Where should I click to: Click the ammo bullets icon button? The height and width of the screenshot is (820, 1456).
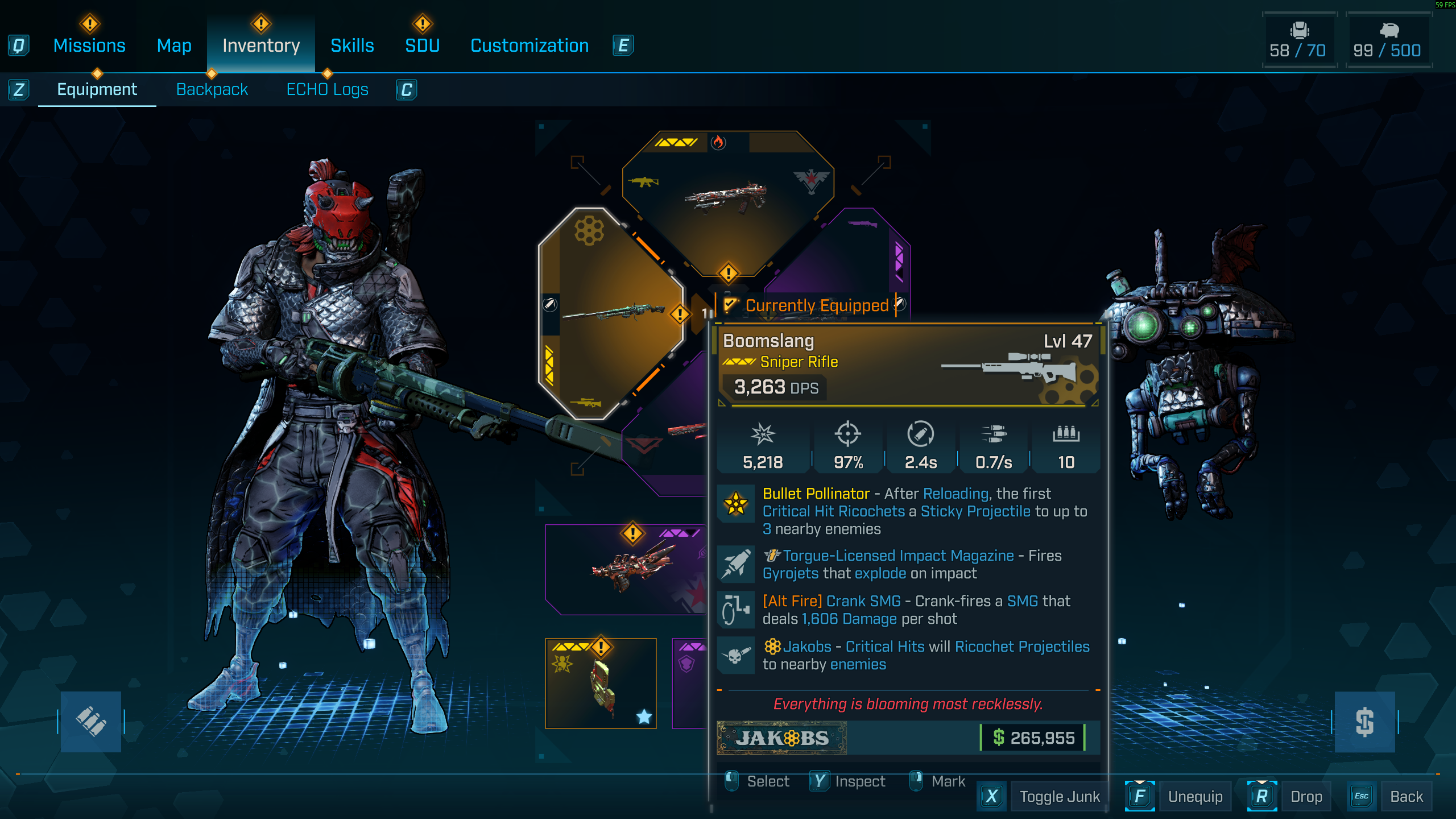91,721
